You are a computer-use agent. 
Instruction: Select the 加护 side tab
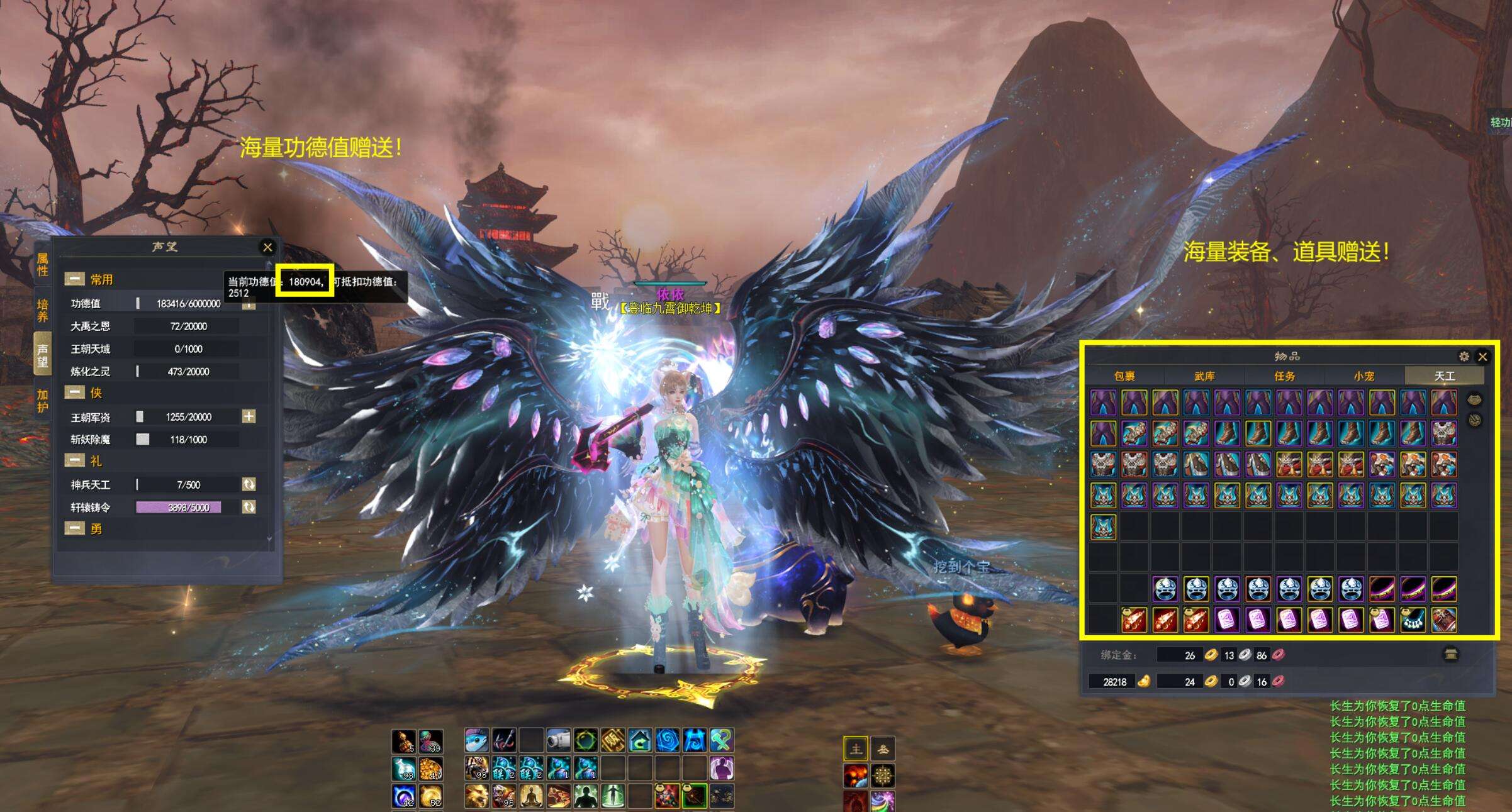tap(42, 401)
